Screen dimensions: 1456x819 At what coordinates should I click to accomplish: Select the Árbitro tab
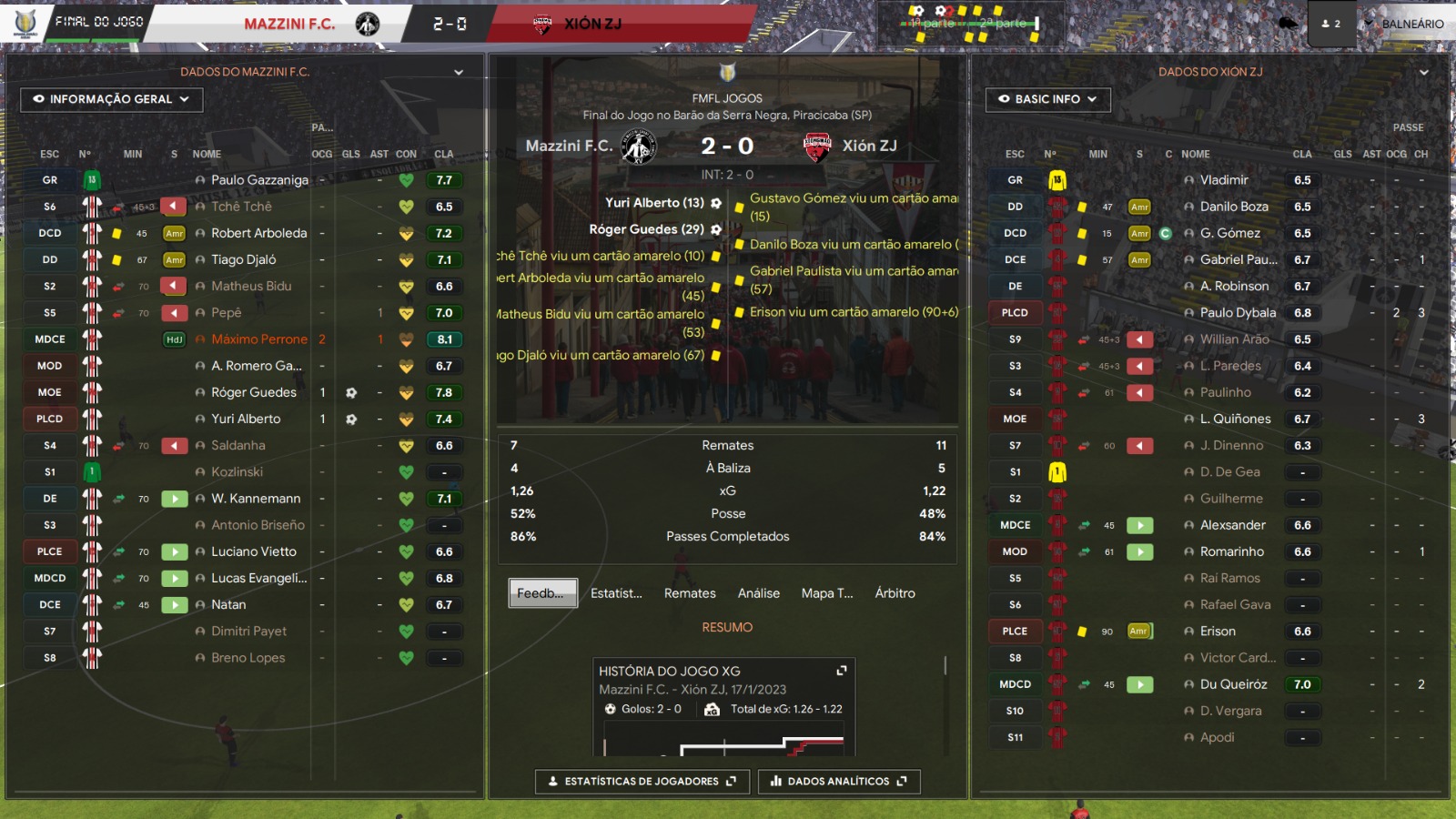click(895, 593)
